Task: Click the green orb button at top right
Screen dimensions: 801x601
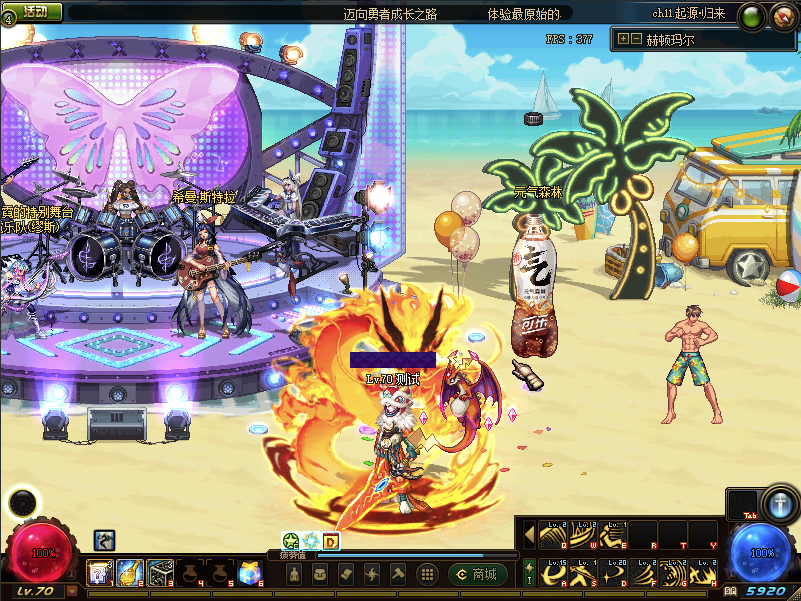Action: pyautogui.click(x=753, y=14)
